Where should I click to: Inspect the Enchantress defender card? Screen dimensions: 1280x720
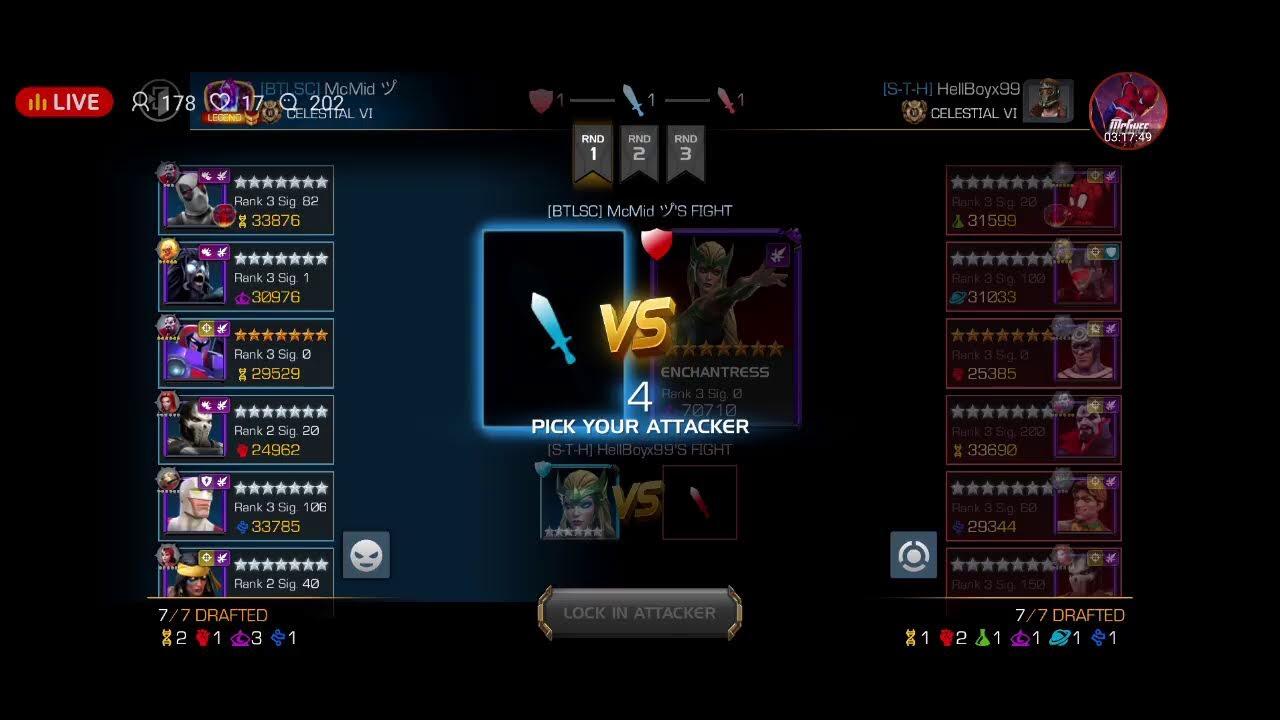(726, 328)
